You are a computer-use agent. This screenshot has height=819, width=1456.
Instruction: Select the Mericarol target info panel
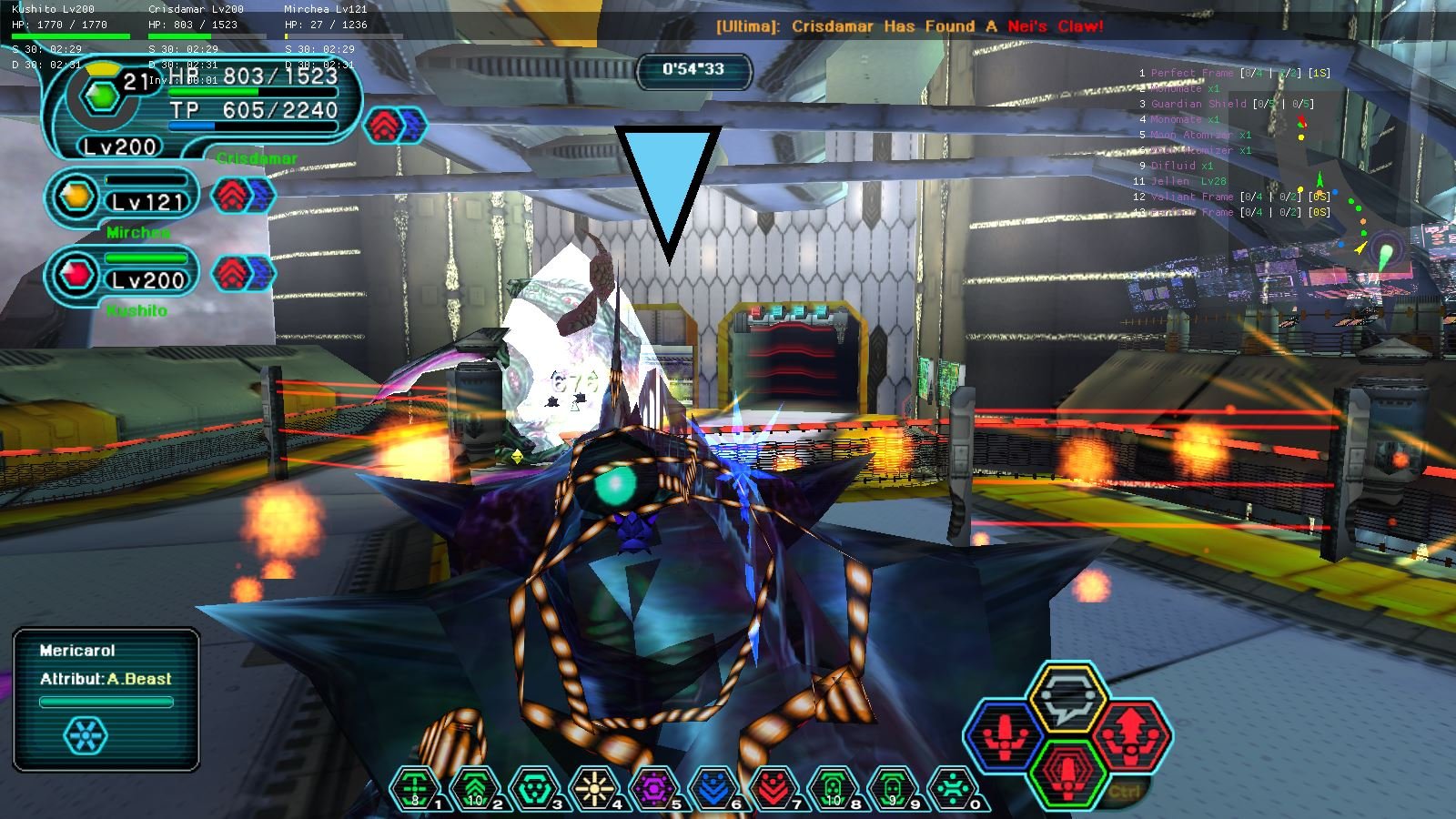coord(106,699)
